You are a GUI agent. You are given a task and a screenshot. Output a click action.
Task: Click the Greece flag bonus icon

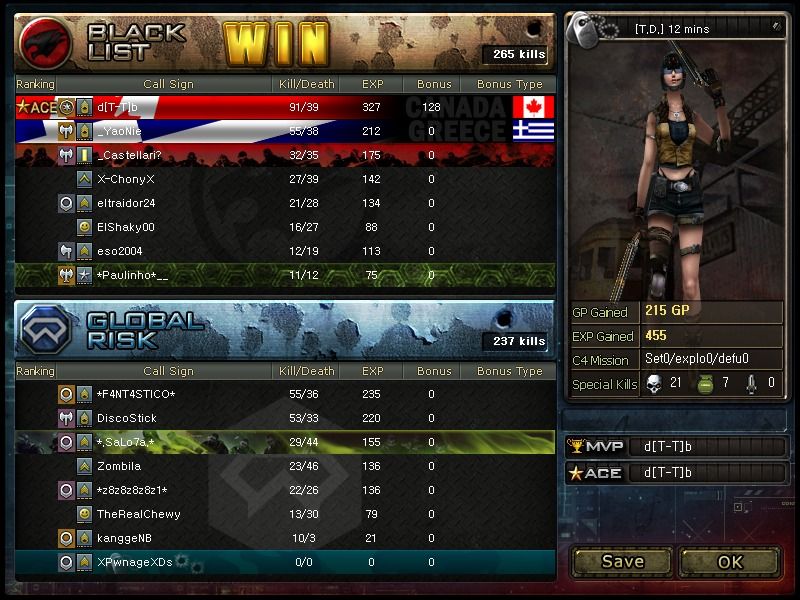(533, 131)
